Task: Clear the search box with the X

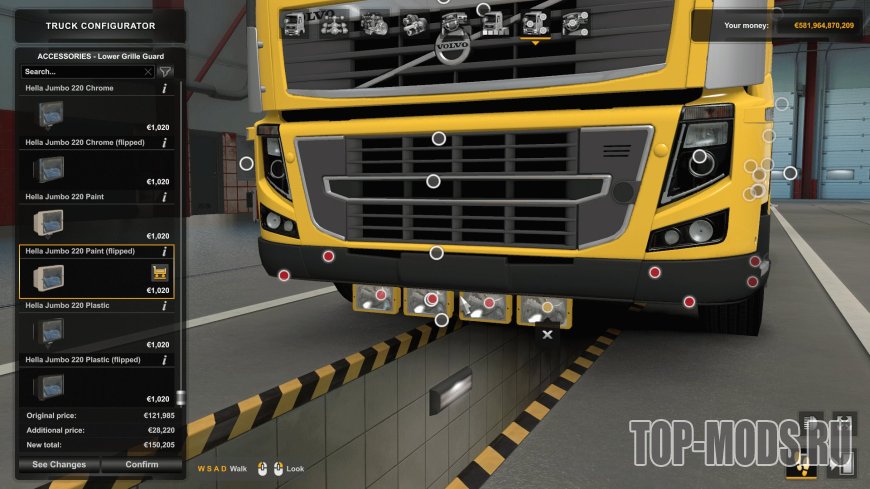Action: (149, 72)
